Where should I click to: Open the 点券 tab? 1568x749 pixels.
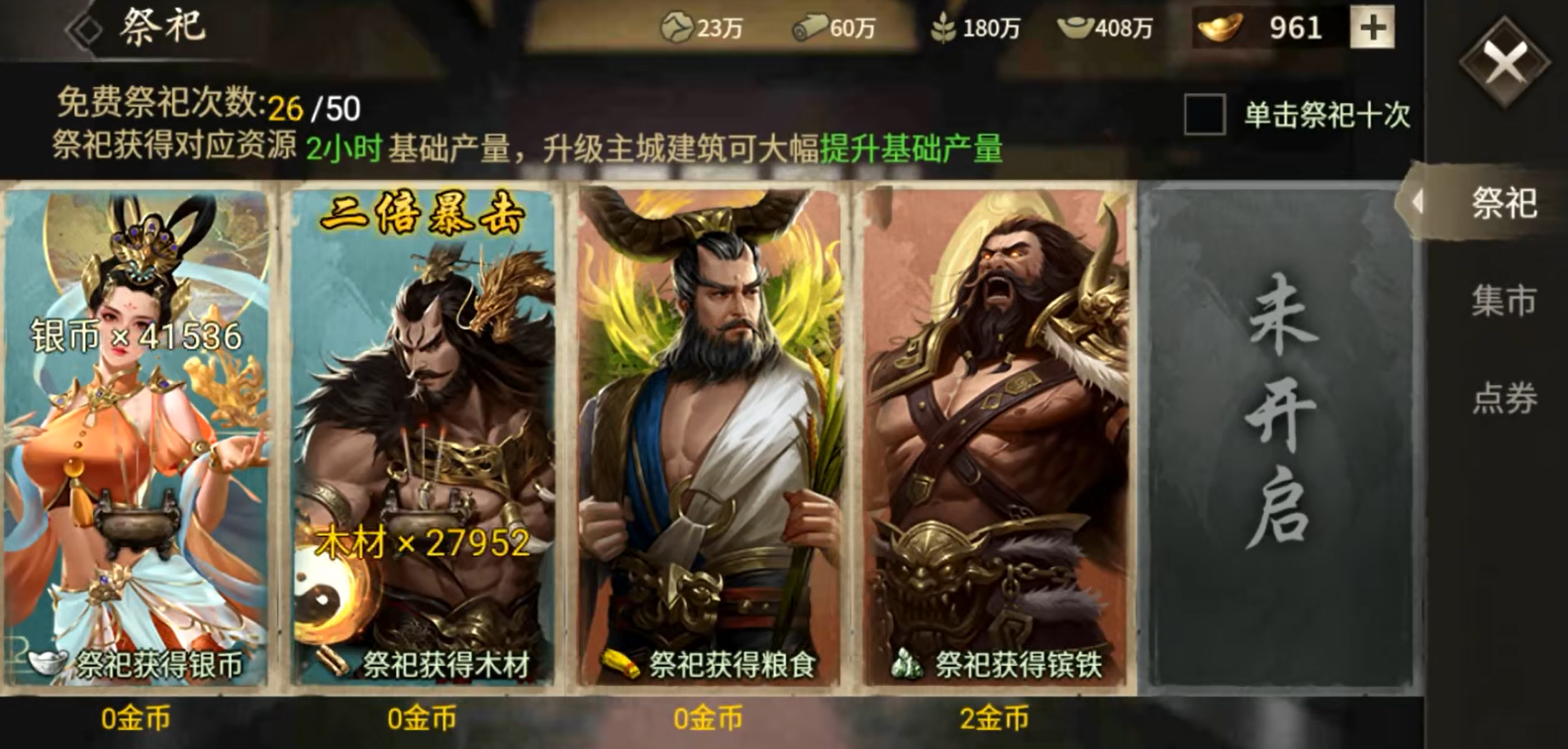1503,398
